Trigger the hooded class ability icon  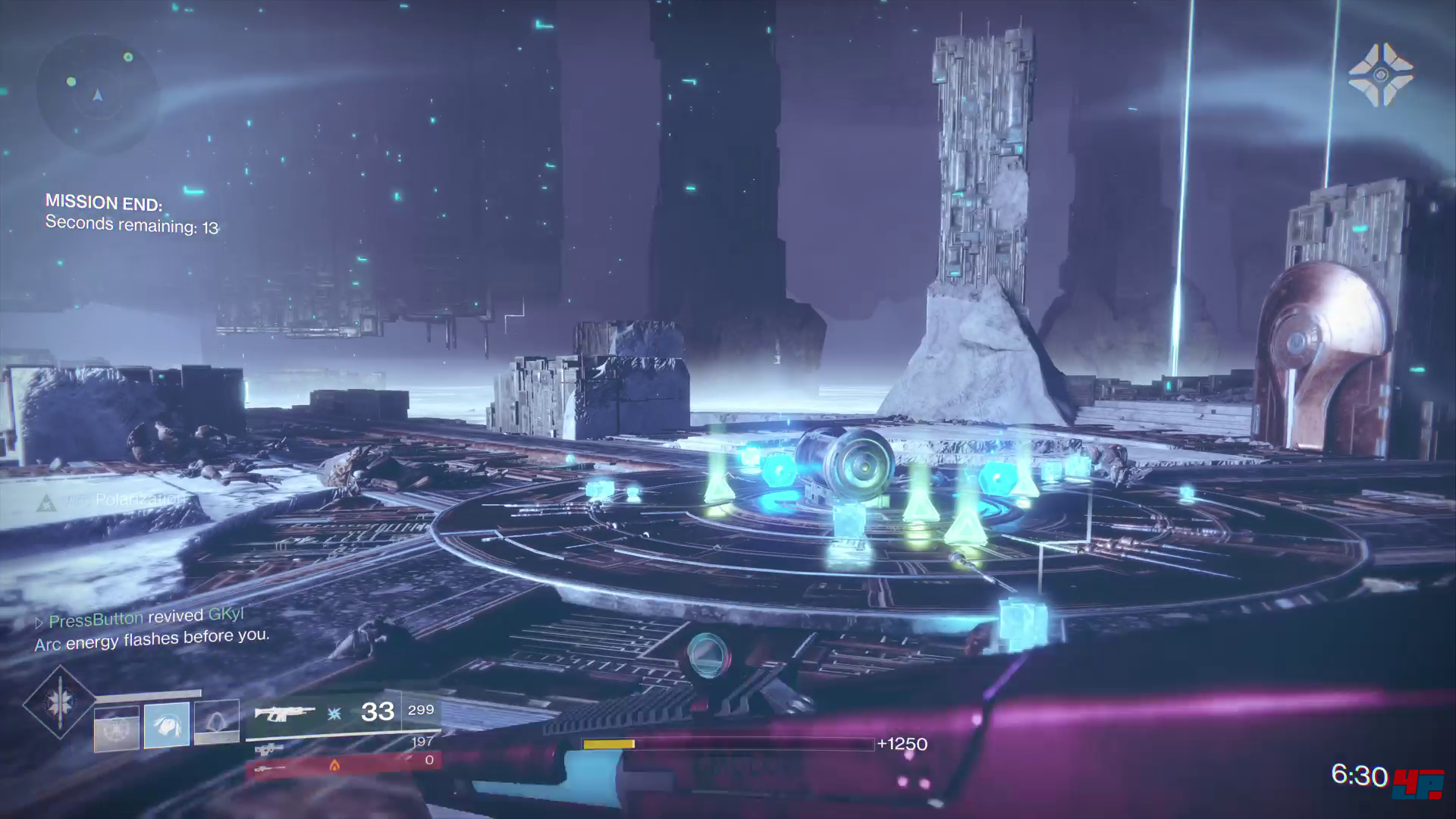click(x=217, y=723)
